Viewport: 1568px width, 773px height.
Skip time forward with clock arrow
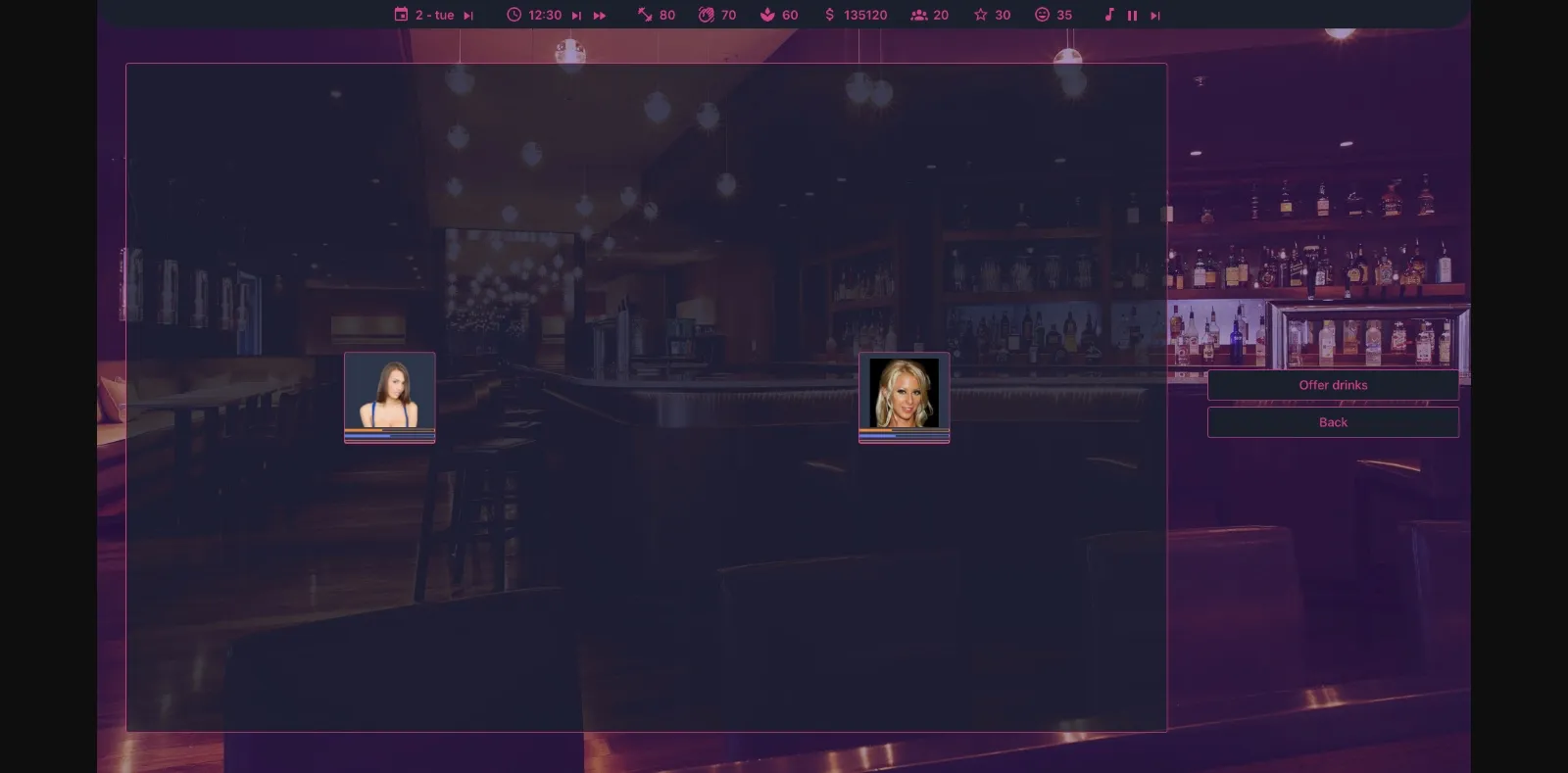575,15
